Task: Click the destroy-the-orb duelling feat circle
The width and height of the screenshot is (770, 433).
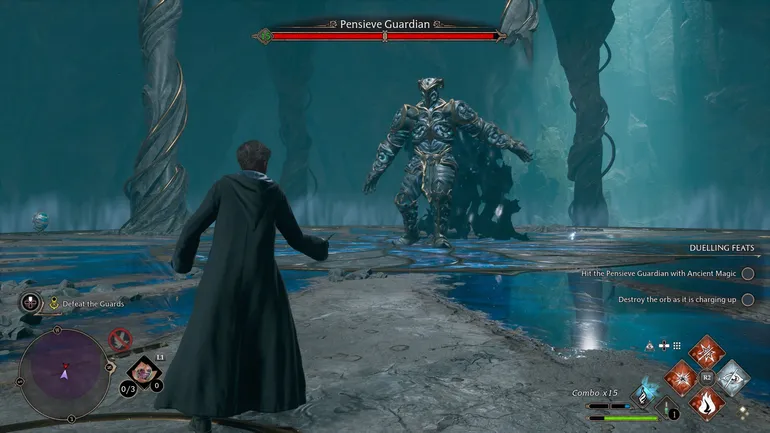Action: click(747, 300)
